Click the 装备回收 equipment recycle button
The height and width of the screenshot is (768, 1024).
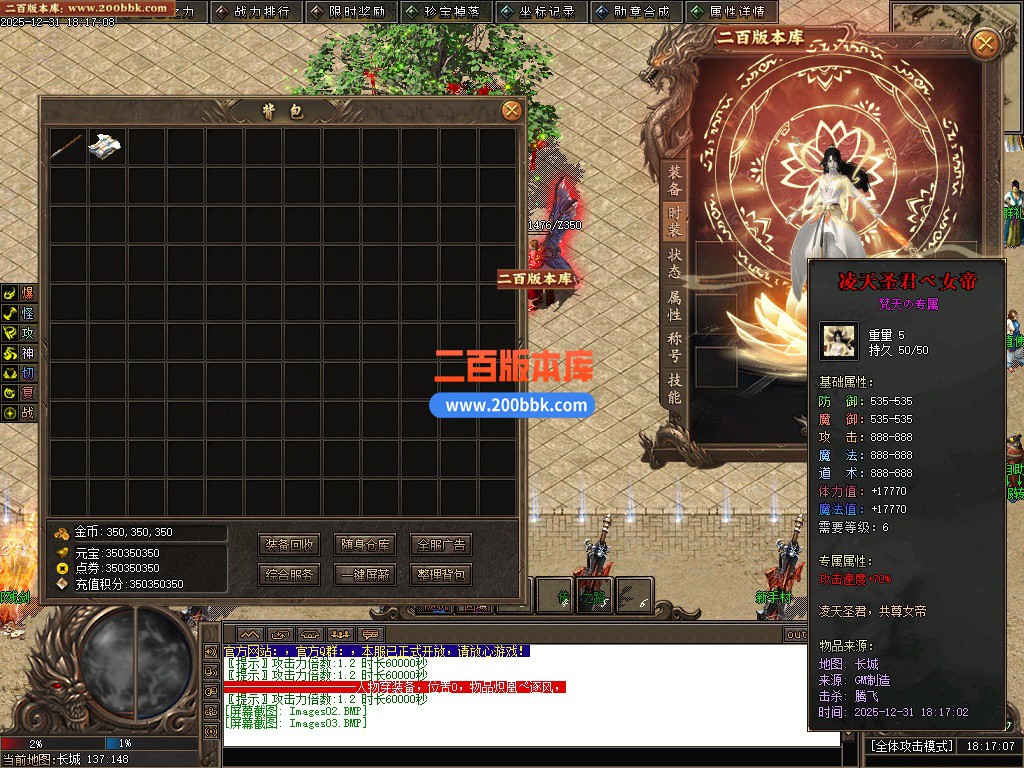290,545
